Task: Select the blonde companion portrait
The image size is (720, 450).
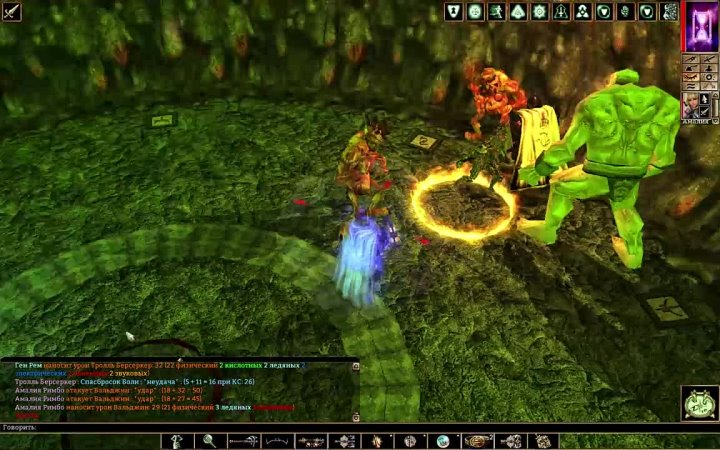Action: [x=691, y=106]
